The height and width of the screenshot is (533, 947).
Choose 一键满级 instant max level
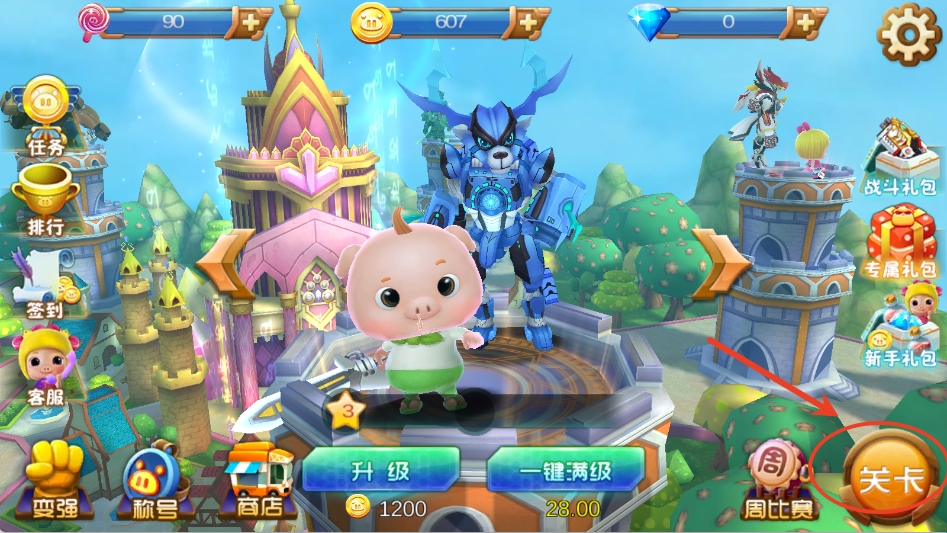coord(565,470)
